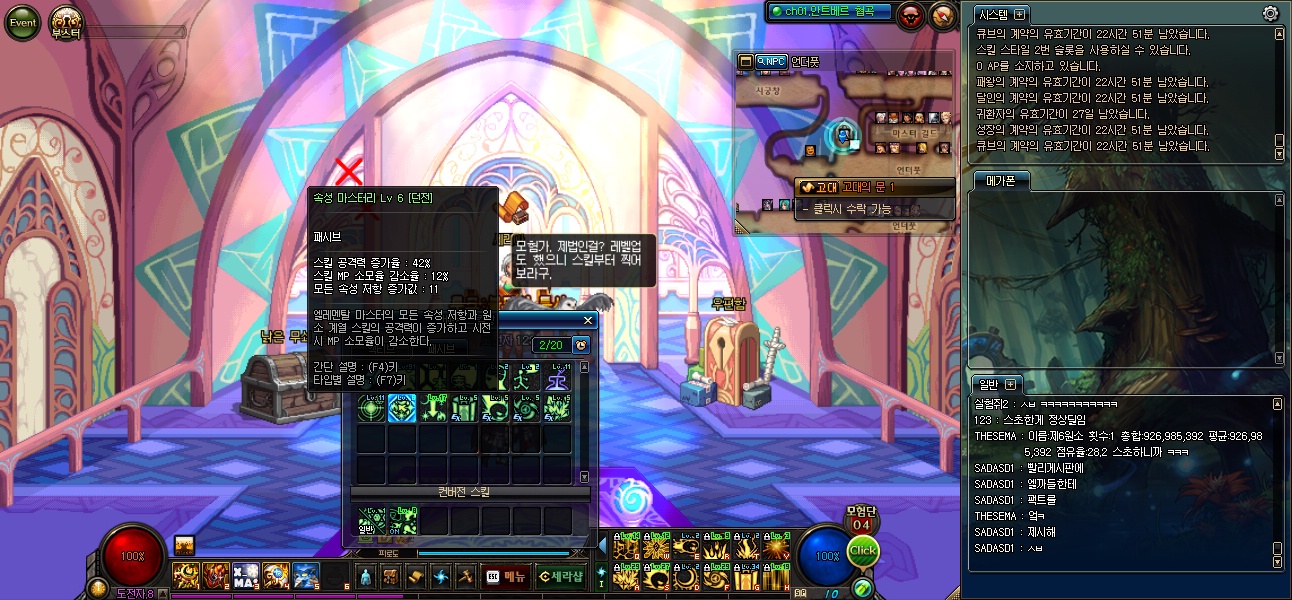The height and width of the screenshot is (600, 1292).
Task: Click the compass icon near channel bar
Action: click(943, 15)
